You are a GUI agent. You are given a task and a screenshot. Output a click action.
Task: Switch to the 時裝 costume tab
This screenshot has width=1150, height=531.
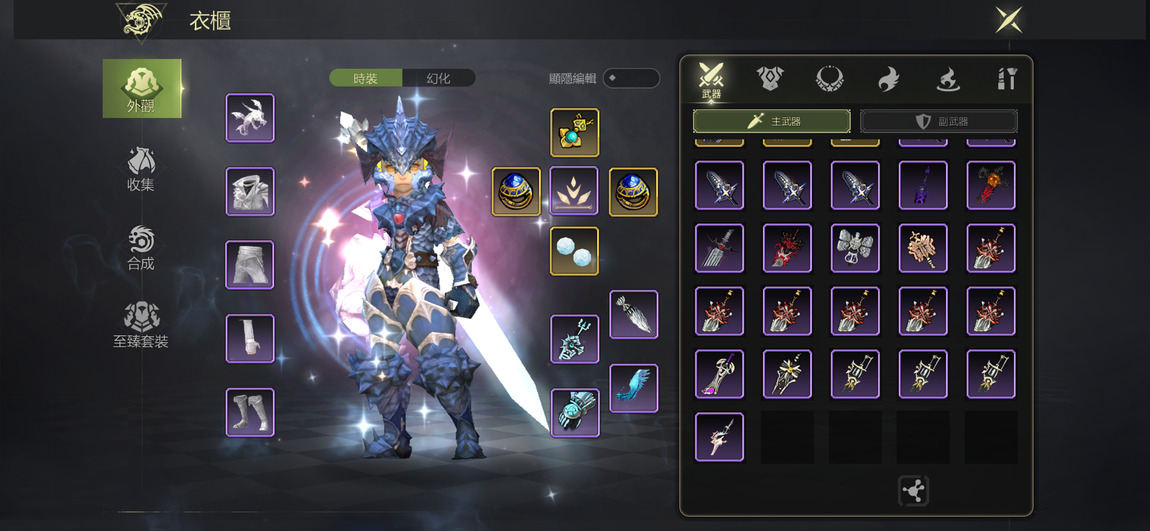[x=366, y=78]
